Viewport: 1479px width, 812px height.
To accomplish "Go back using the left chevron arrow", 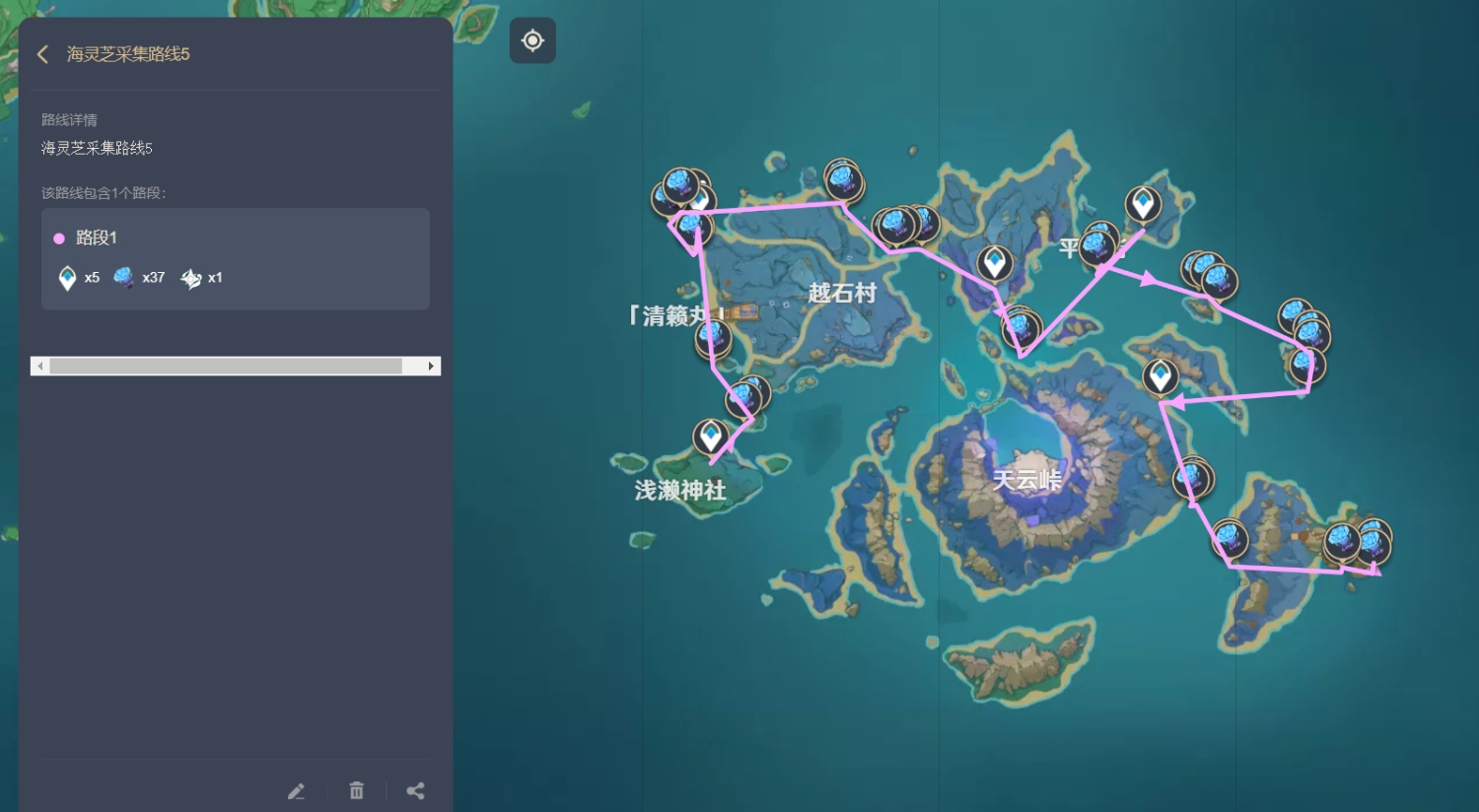I will coord(41,54).
